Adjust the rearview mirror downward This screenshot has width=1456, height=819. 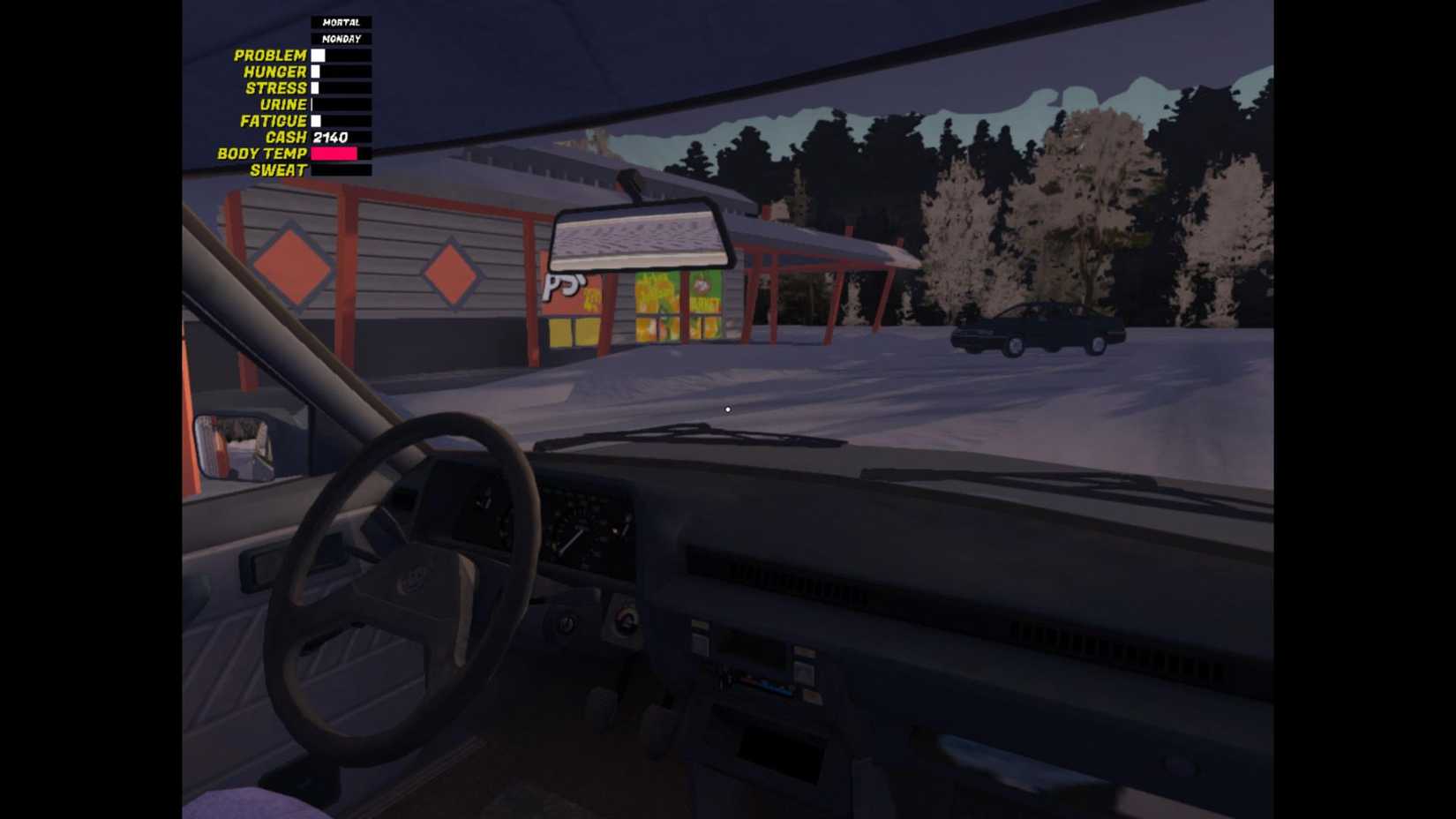tap(639, 234)
